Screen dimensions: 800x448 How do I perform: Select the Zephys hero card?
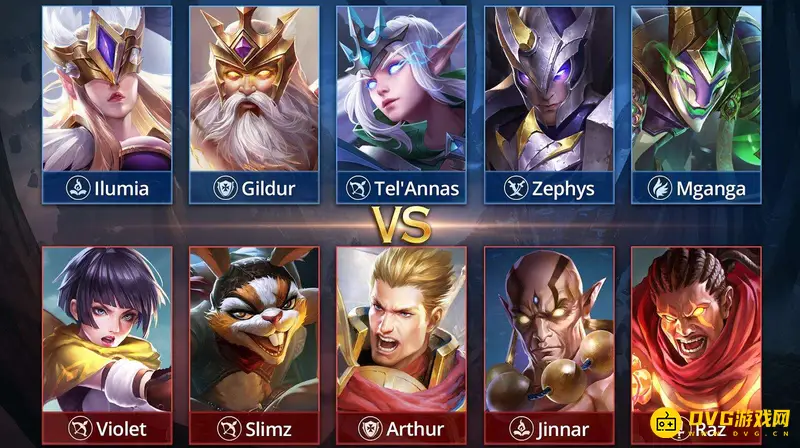pos(549,102)
